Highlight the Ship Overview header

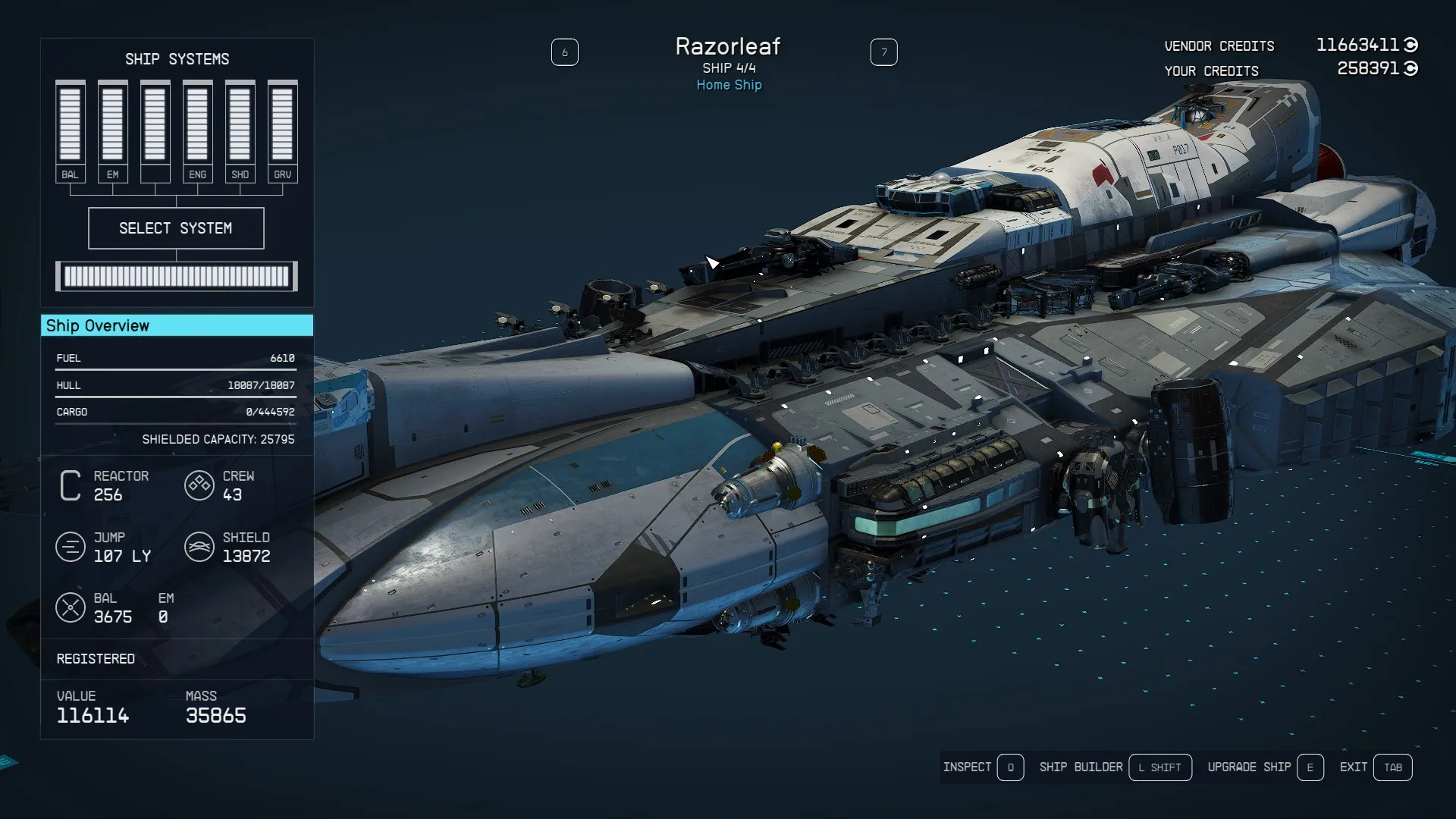pyautogui.click(x=177, y=325)
